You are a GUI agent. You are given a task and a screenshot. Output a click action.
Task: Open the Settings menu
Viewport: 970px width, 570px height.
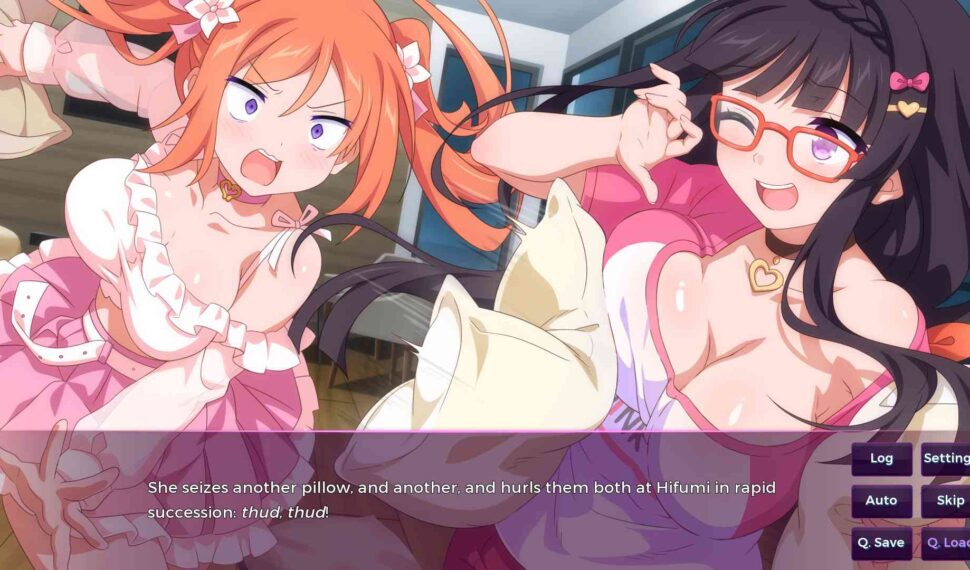pos(945,459)
